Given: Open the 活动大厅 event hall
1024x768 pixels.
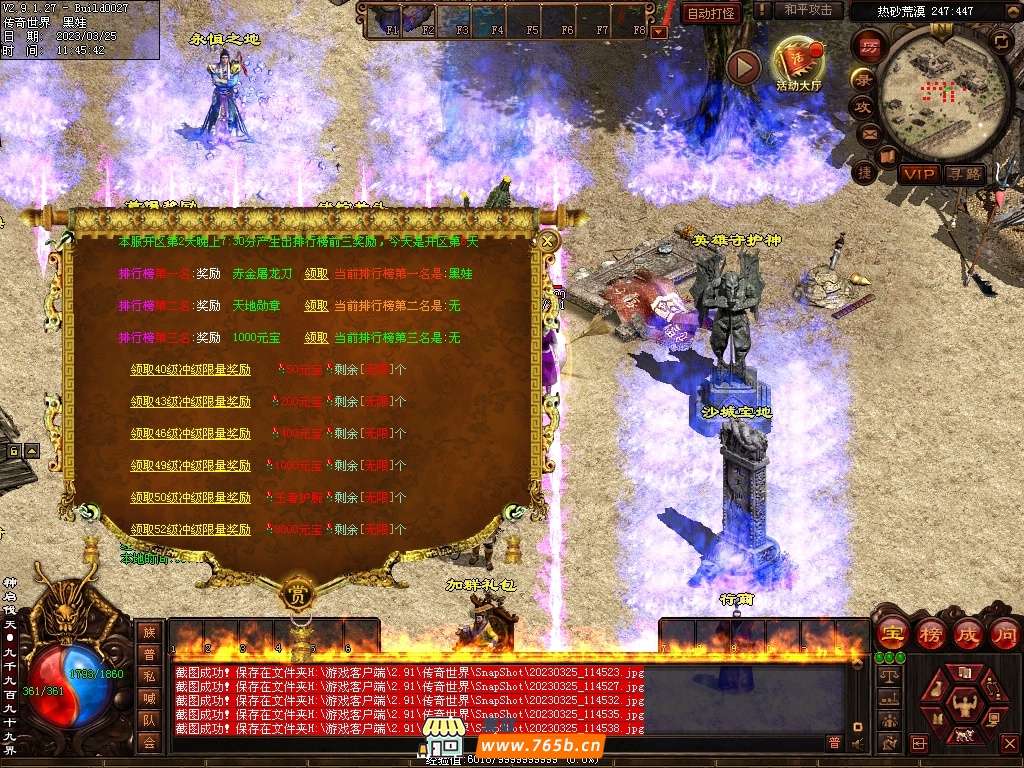Looking at the screenshot, I should [x=798, y=62].
